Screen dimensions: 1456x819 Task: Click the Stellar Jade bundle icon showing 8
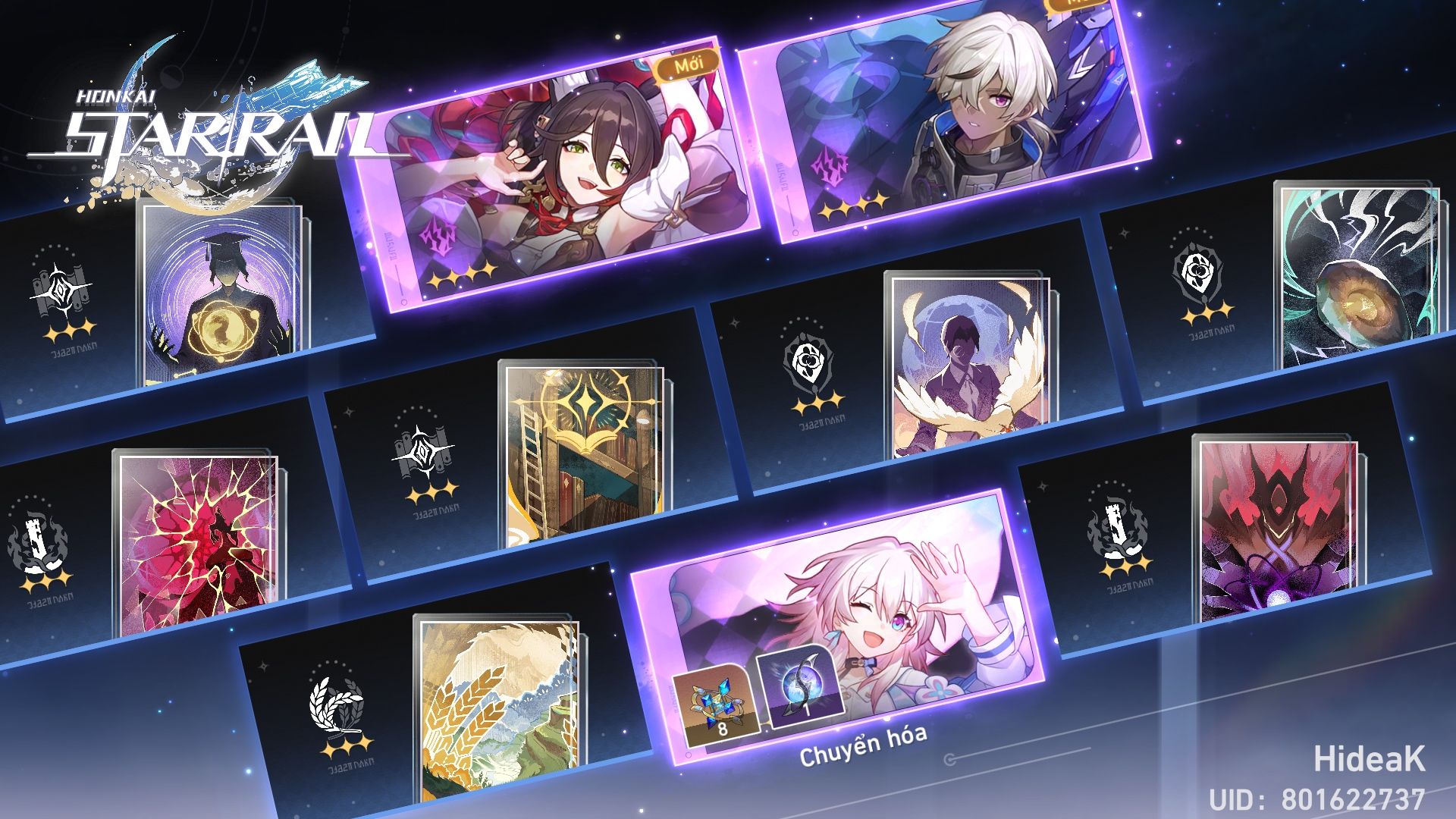(x=716, y=704)
